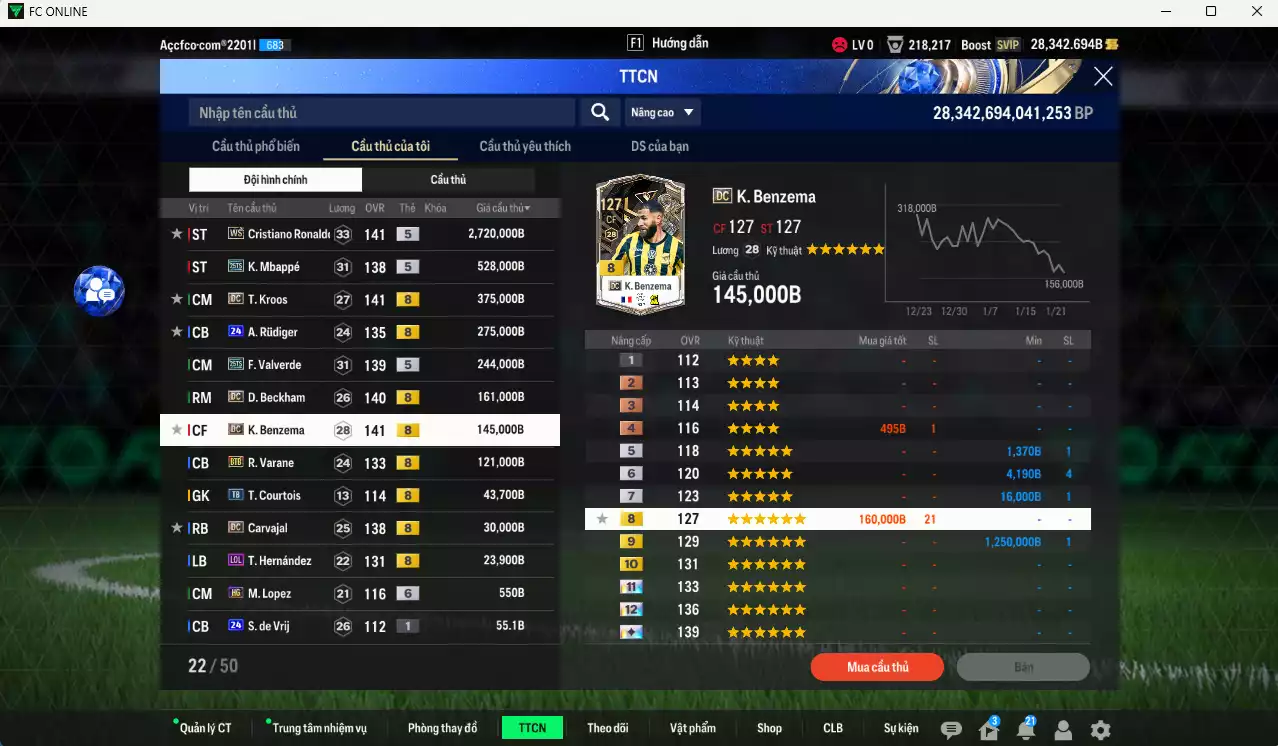Image resolution: width=1278 pixels, height=746 pixels.
Task: Switch to Cầu thủ phổ biến tab
Action: tap(256, 146)
